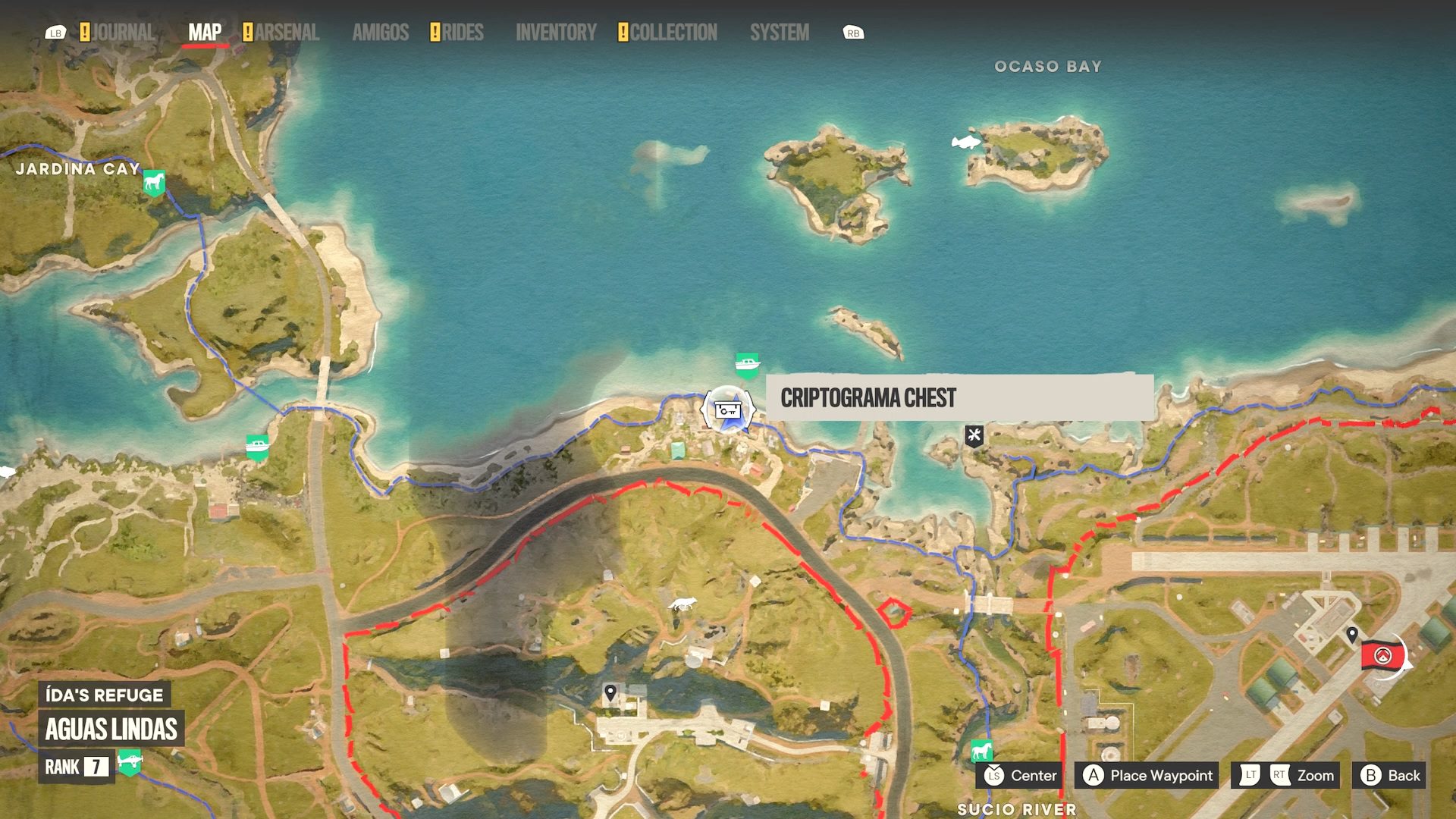Screen dimensions: 1456x819
Task: Open the System menu
Action: pyautogui.click(x=780, y=33)
